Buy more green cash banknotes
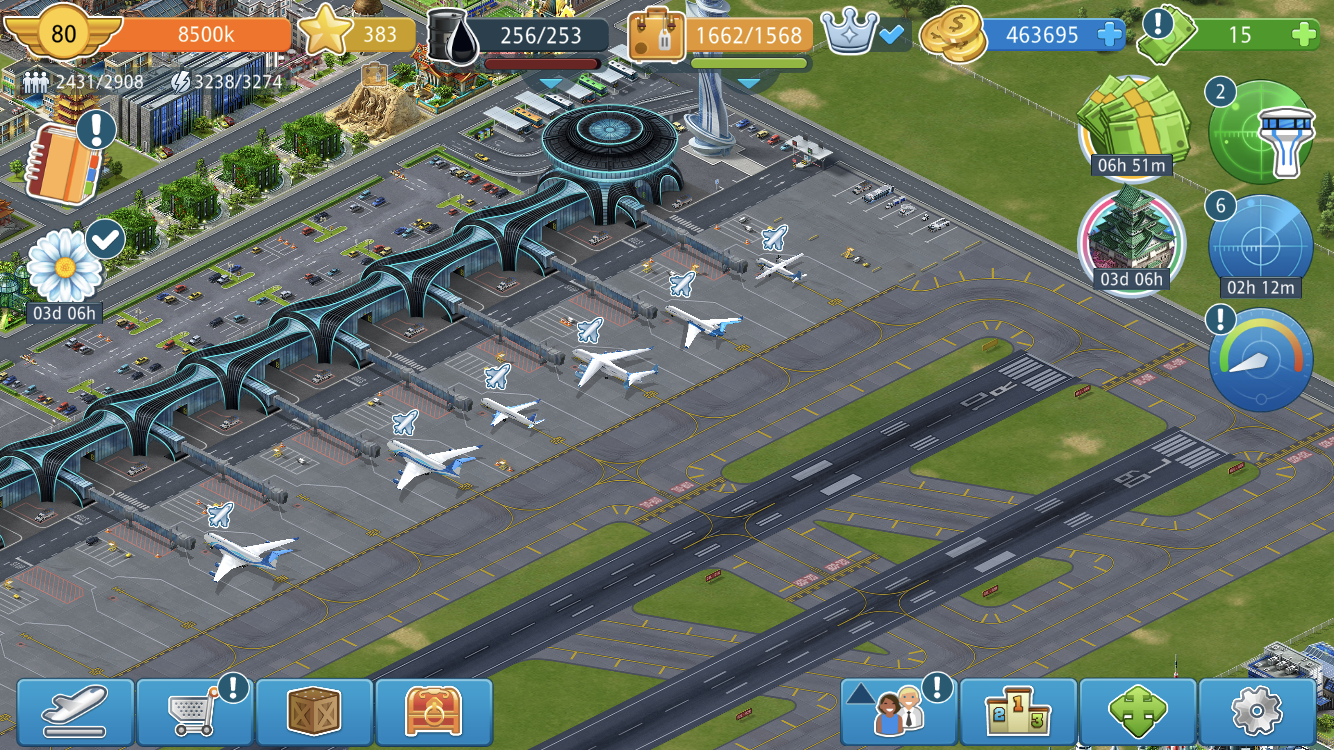This screenshot has height=750, width=1334. coord(1304,35)
